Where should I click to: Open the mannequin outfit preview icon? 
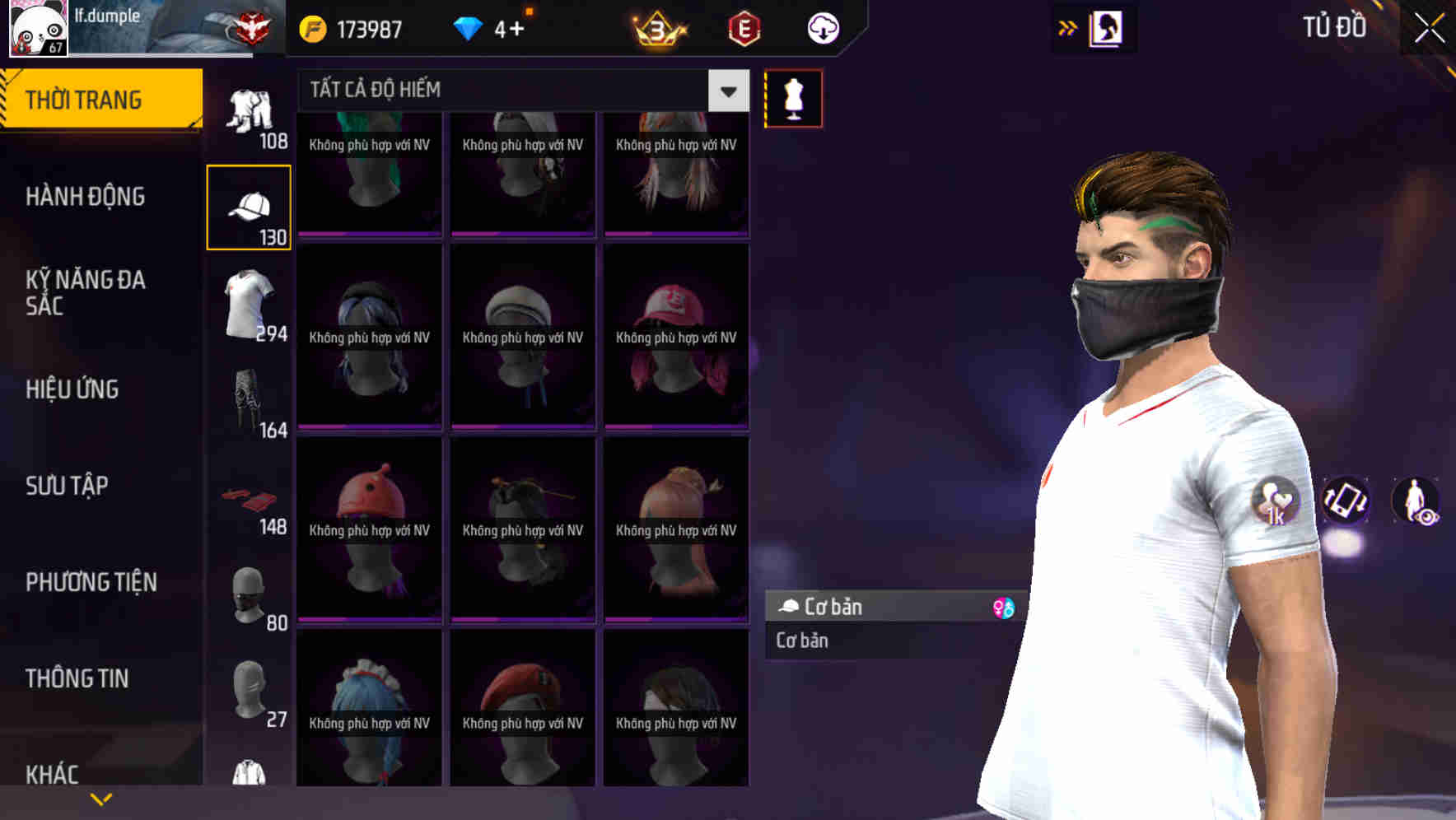tap(793, 97)
